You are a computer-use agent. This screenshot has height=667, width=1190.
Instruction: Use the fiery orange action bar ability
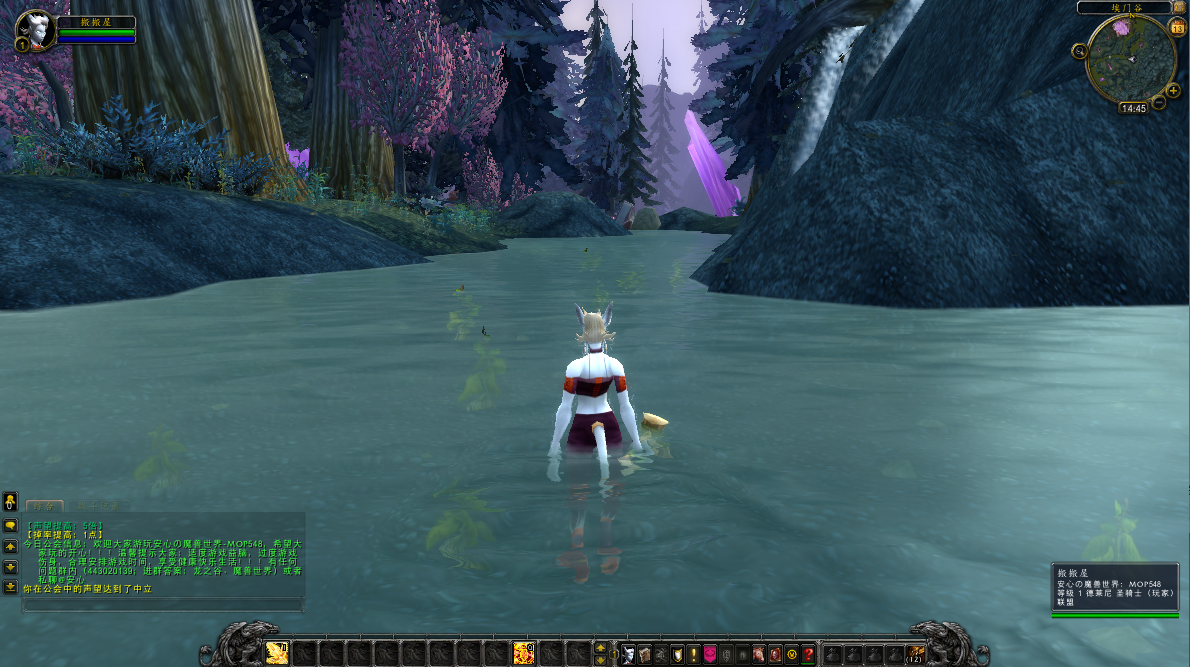click(523, 653)
